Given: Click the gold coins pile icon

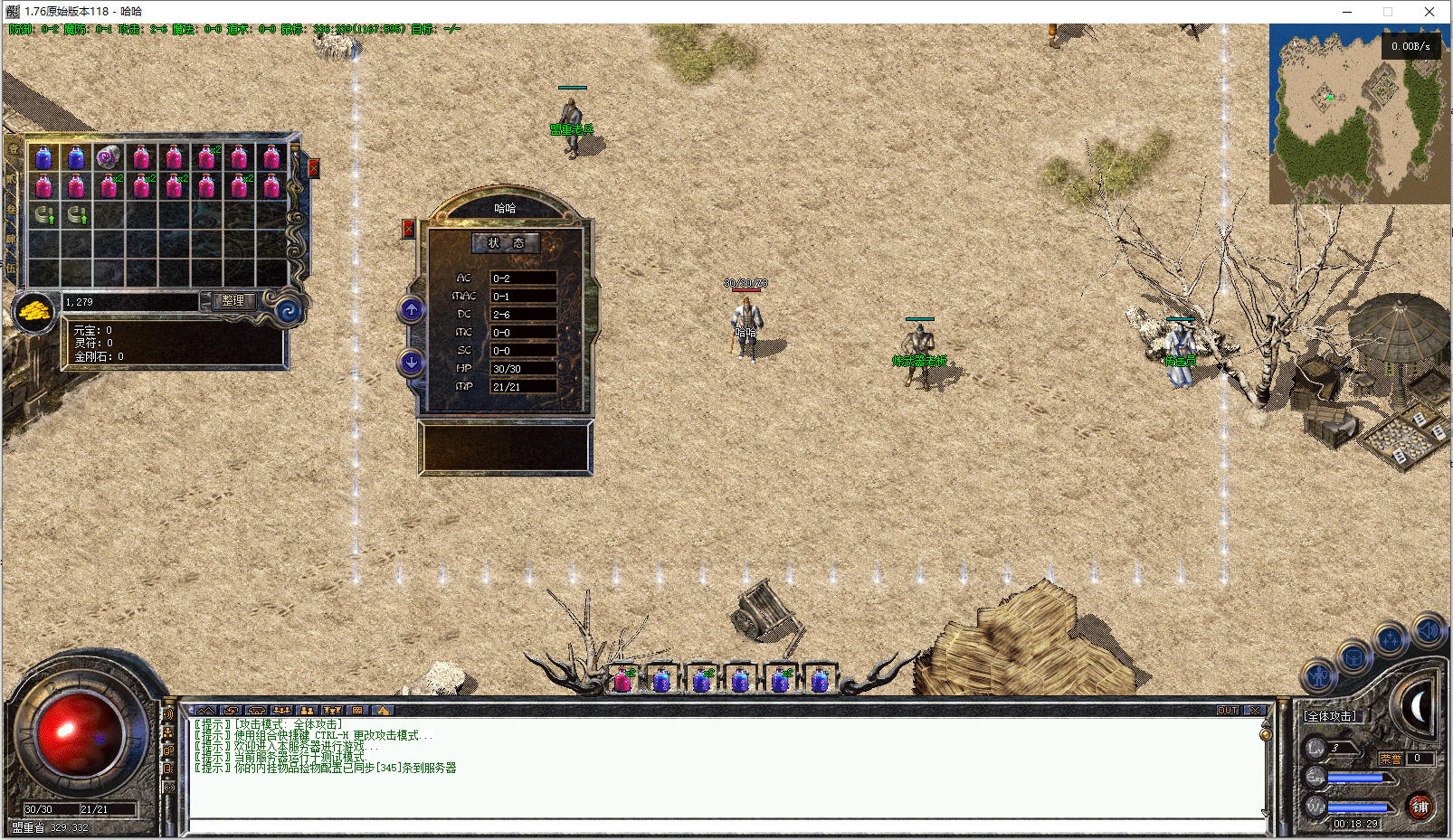Looking at the screenshot, I should (34, 312).
